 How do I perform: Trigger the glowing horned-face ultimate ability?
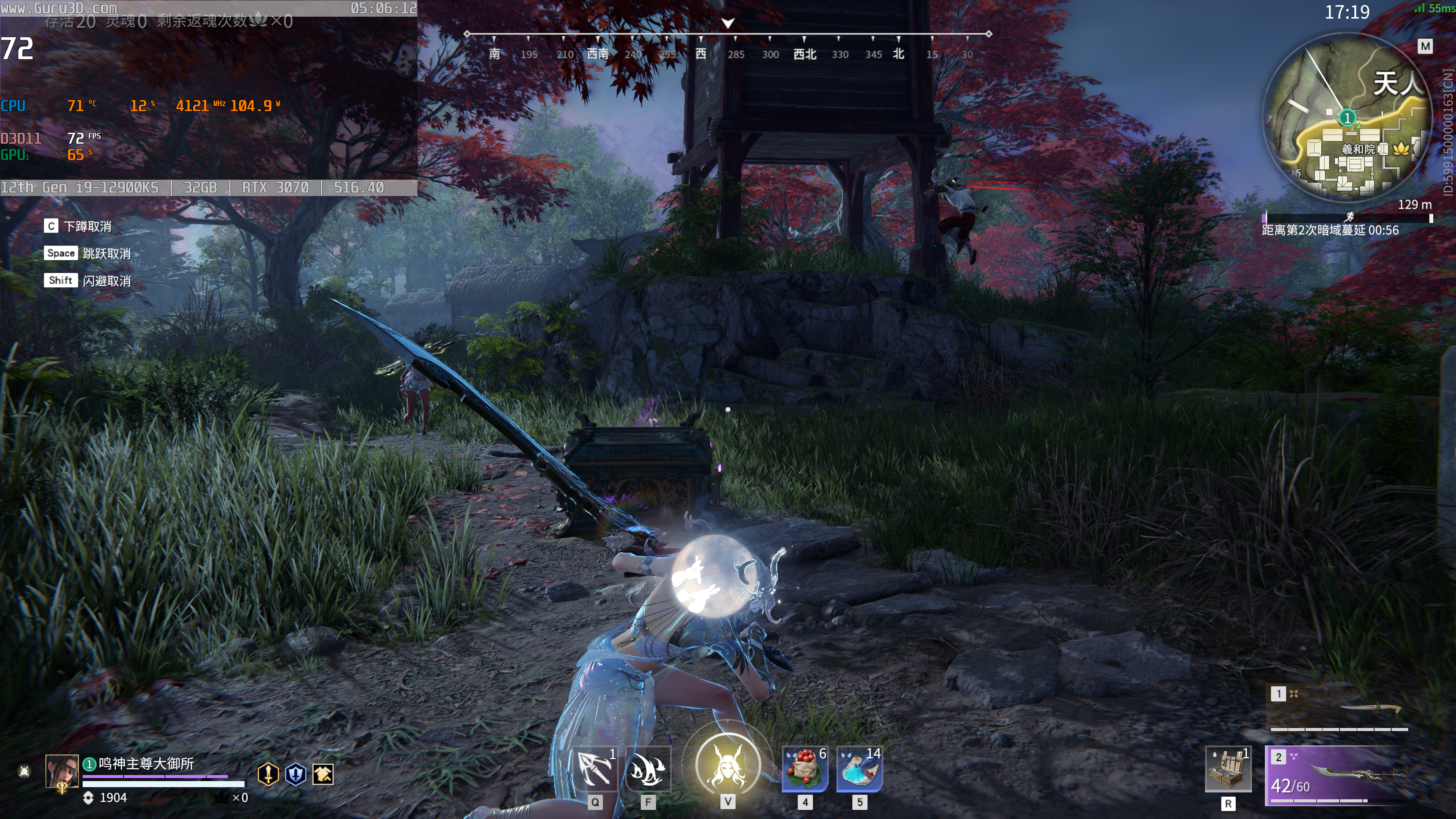click(728, 766)
